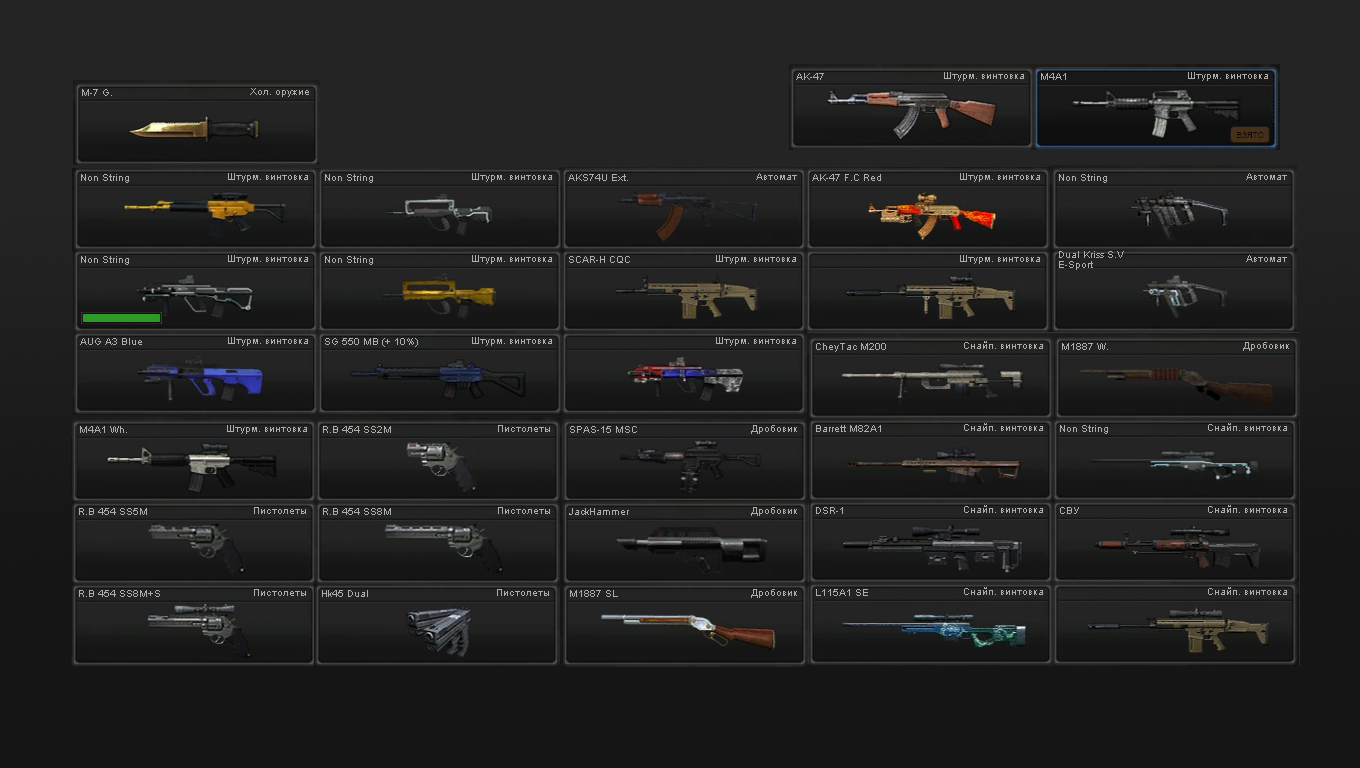Click the ВЗЯТО badge on M4A1
The width and height of the screenshot is (1360, 768).
tap(1248, 134)
